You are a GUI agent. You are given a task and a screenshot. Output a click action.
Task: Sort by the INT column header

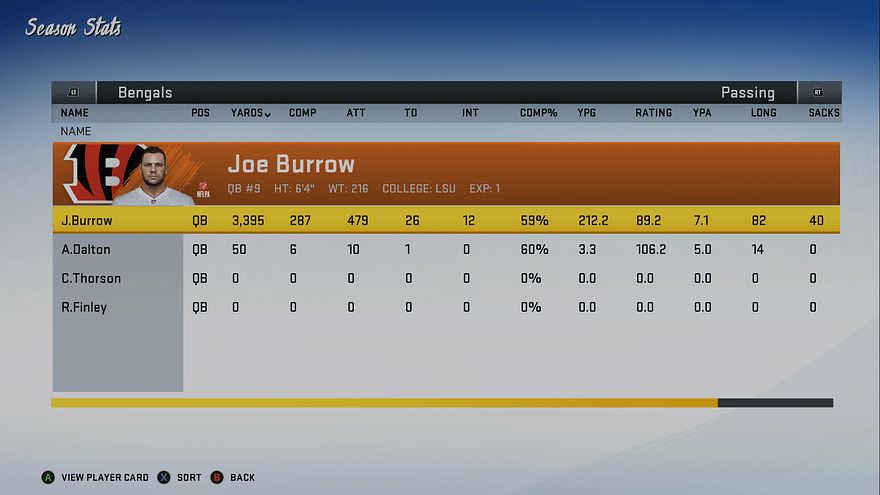click(470, 113)
